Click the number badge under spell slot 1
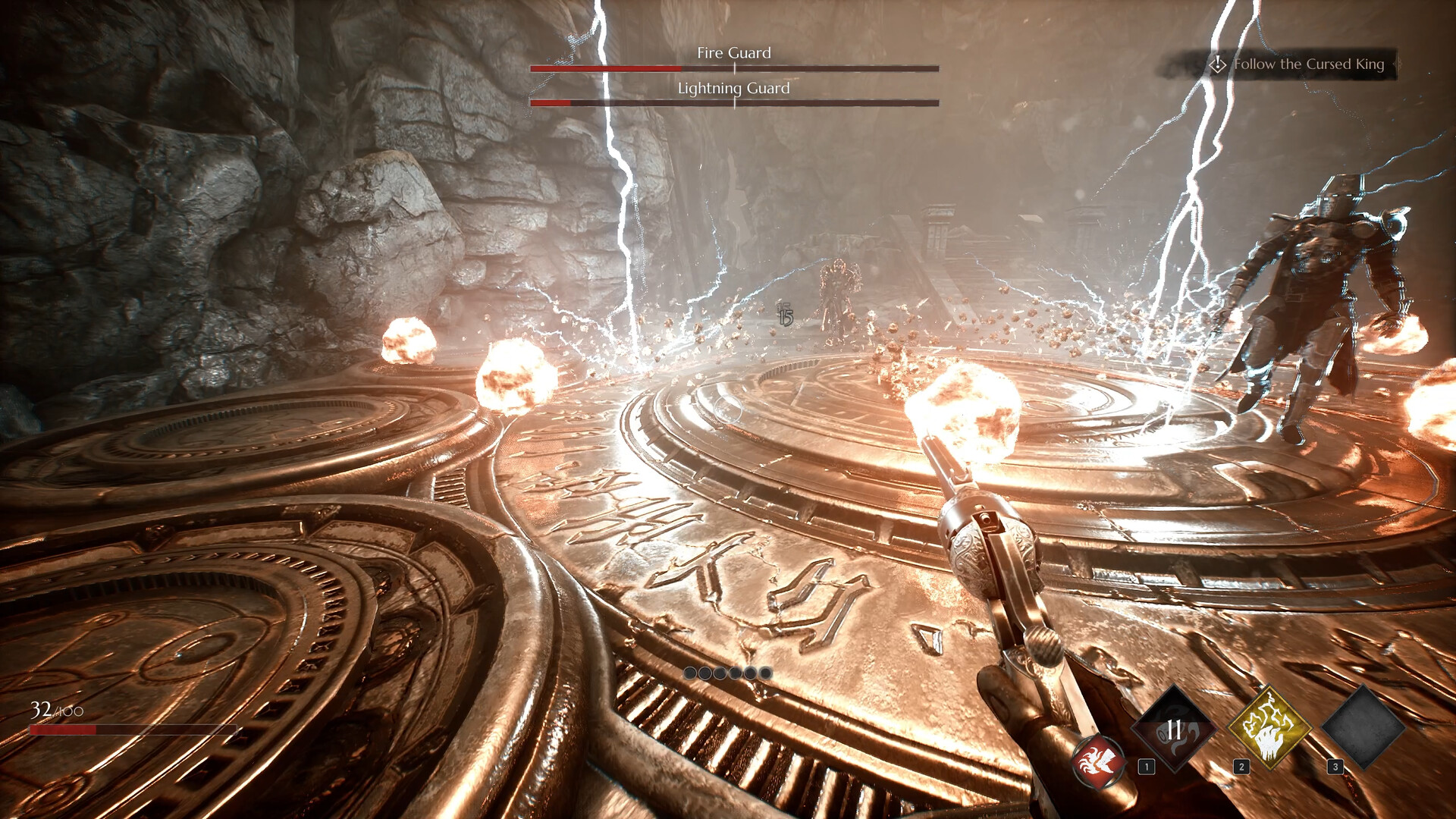1456x819 pixels. pyautogui.click(x=1147, y=766)
